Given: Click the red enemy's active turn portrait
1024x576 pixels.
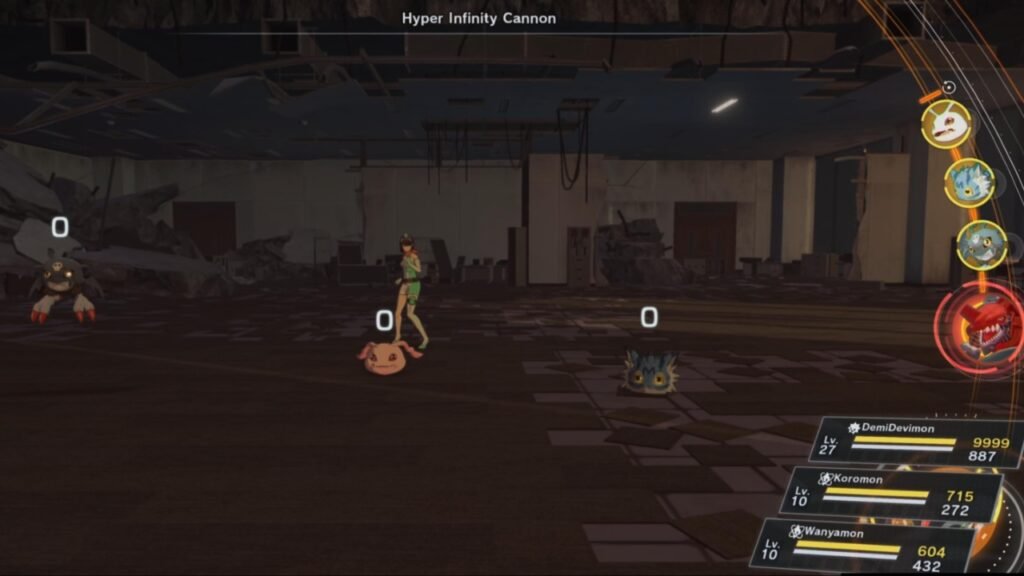Looking at the screenshot, I should point(982,324).
